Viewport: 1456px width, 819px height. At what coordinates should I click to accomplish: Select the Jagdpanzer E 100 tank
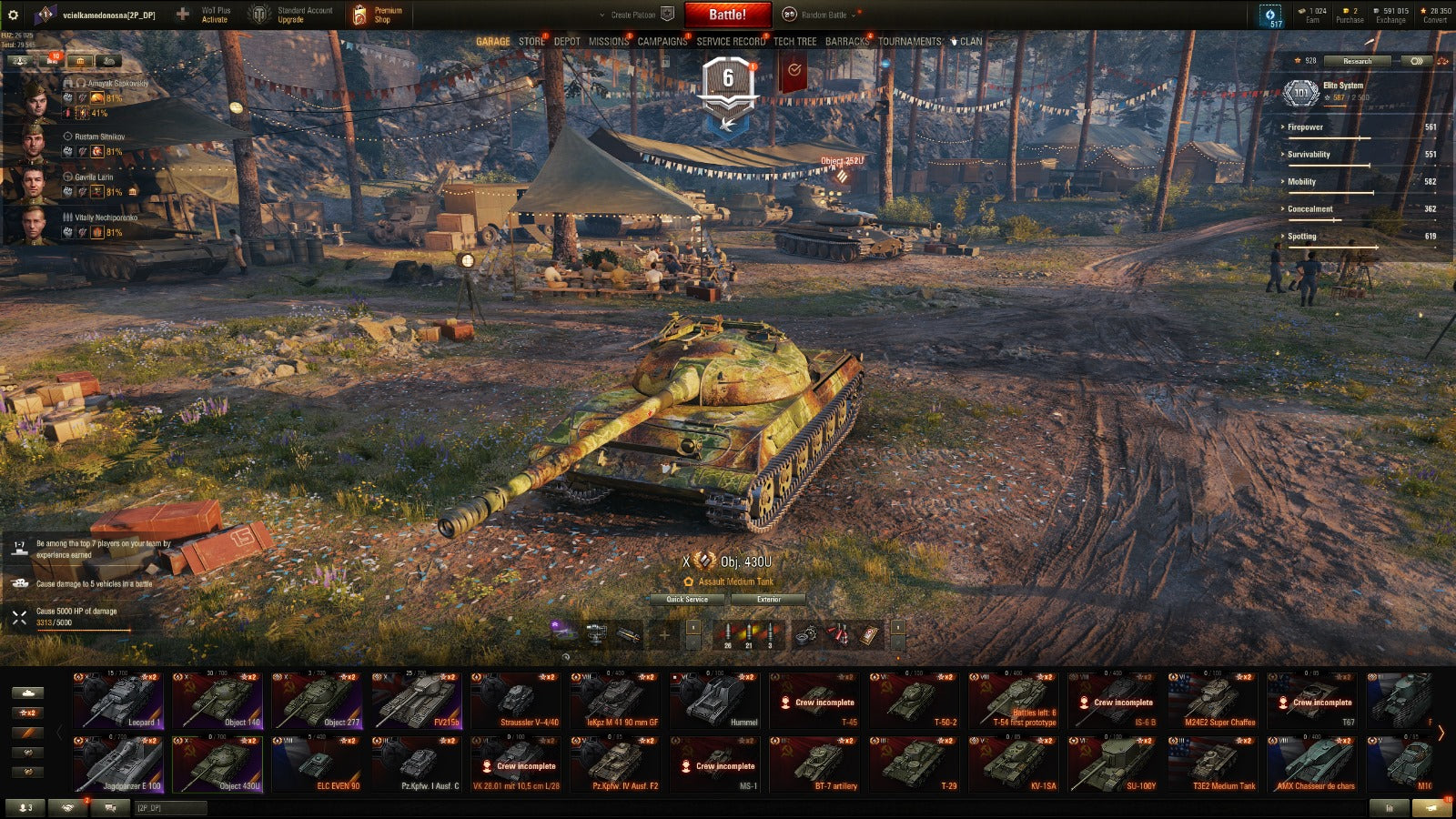coord(119,764)
